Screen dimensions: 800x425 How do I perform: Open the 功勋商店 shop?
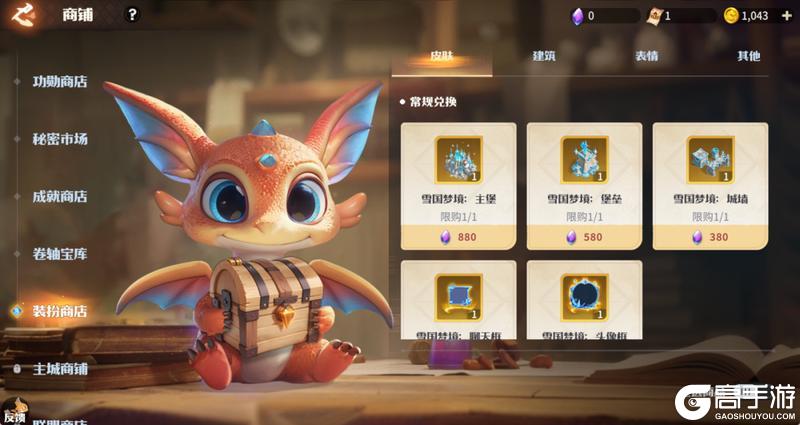pos(60,82)
